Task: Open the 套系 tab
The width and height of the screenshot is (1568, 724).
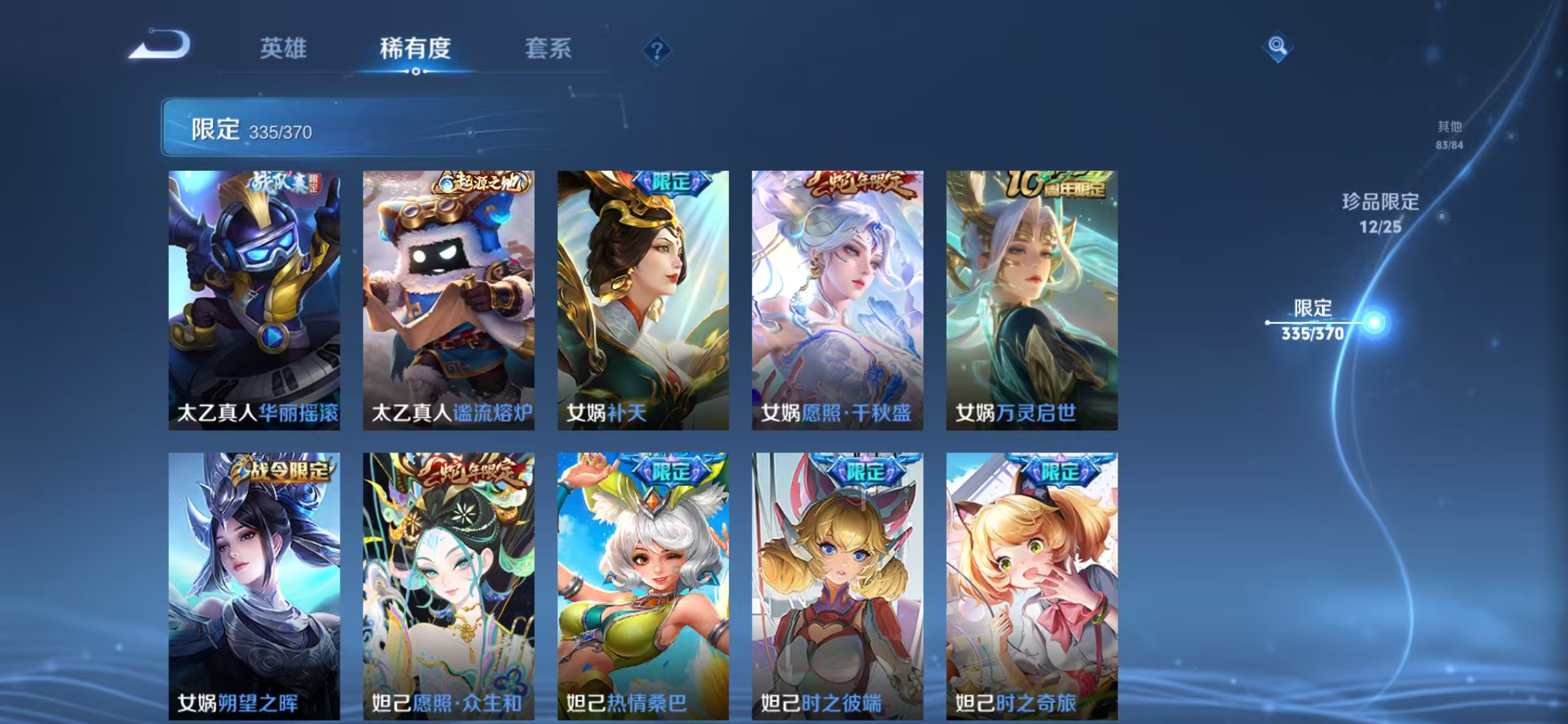Action: (x=548, y=49)
